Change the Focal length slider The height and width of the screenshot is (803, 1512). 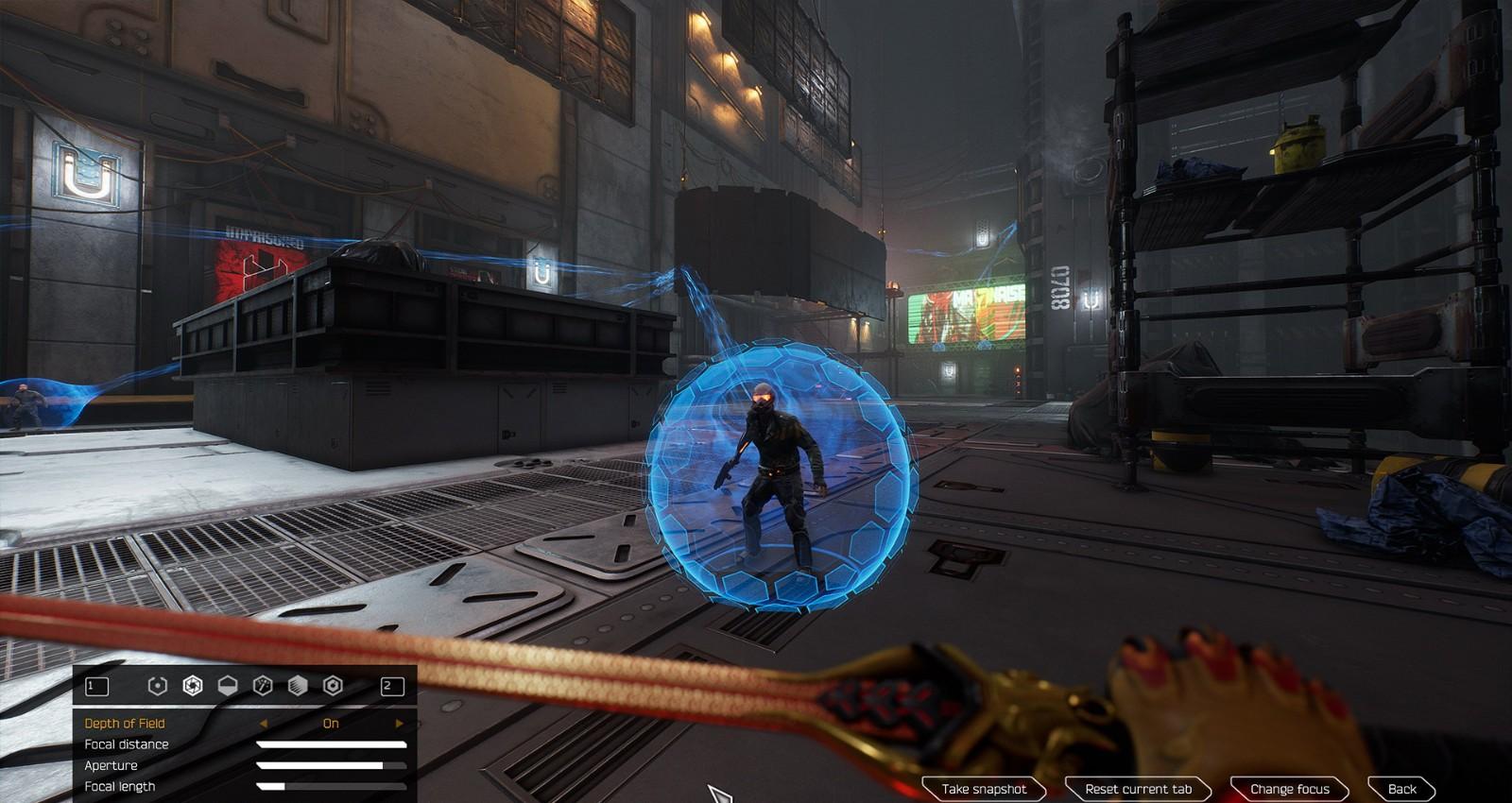tap(331, 786)
